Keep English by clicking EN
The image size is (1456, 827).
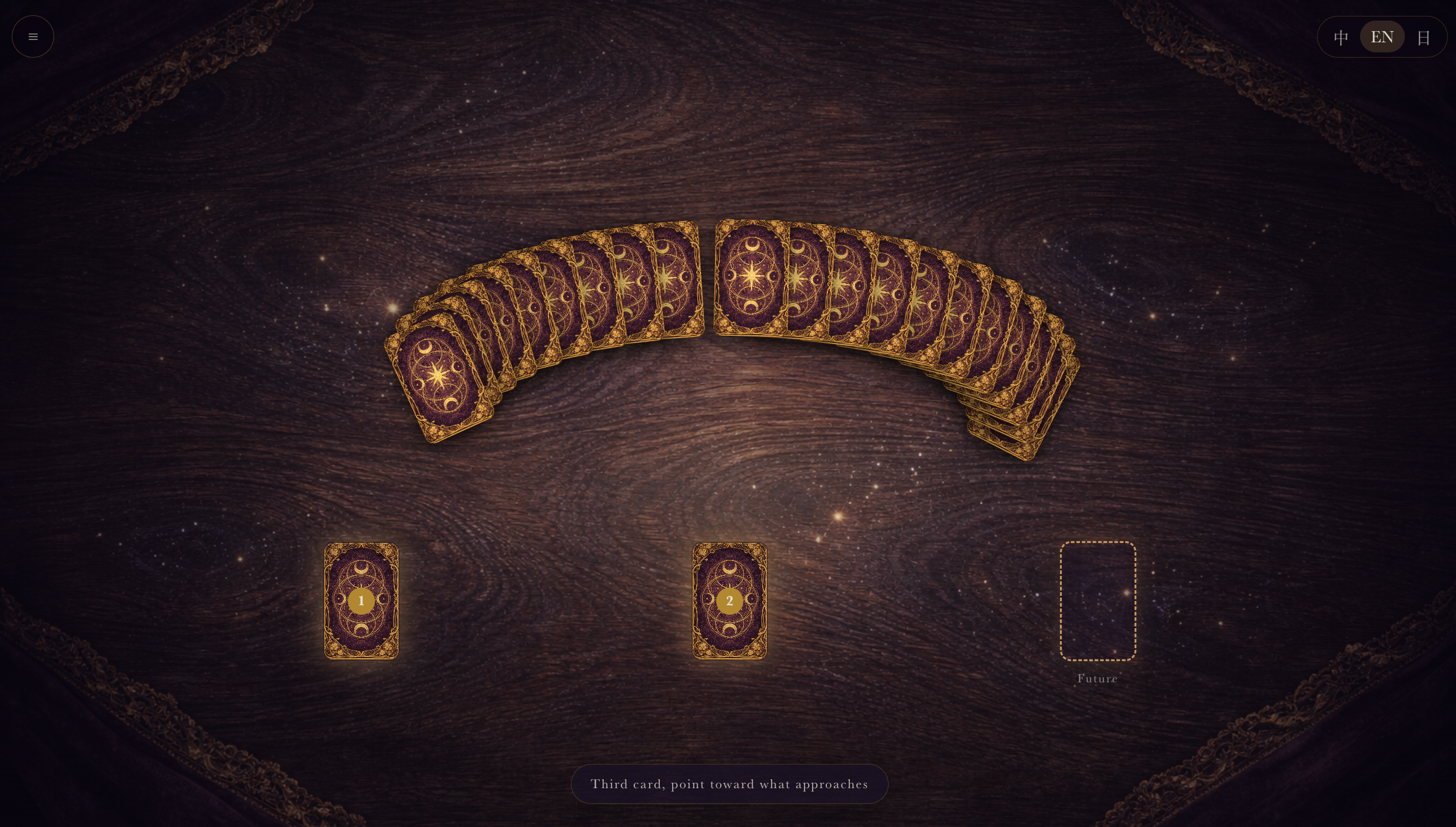point(1382,36)
